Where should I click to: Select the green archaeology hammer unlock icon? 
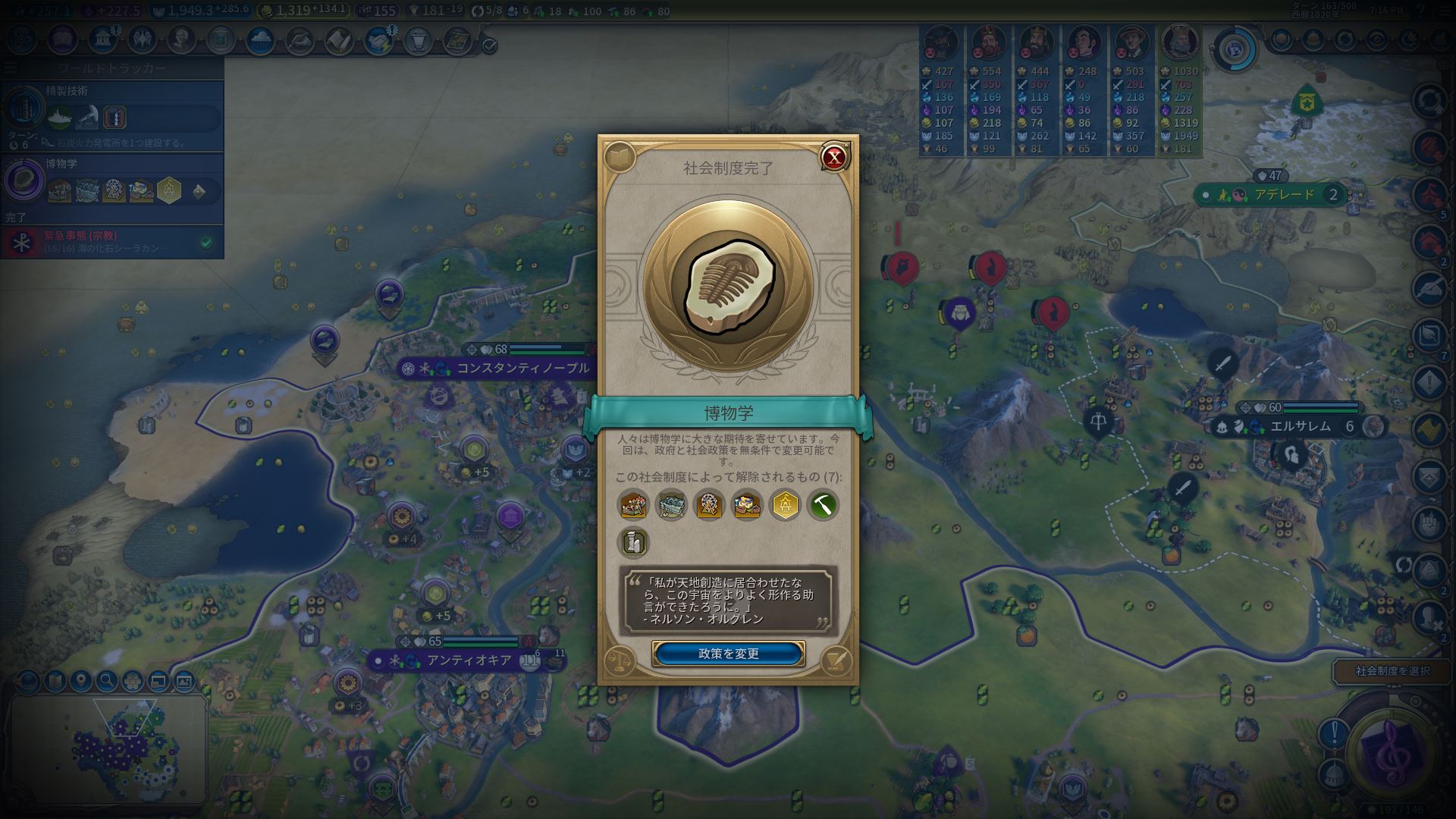(x=823, y=504)
